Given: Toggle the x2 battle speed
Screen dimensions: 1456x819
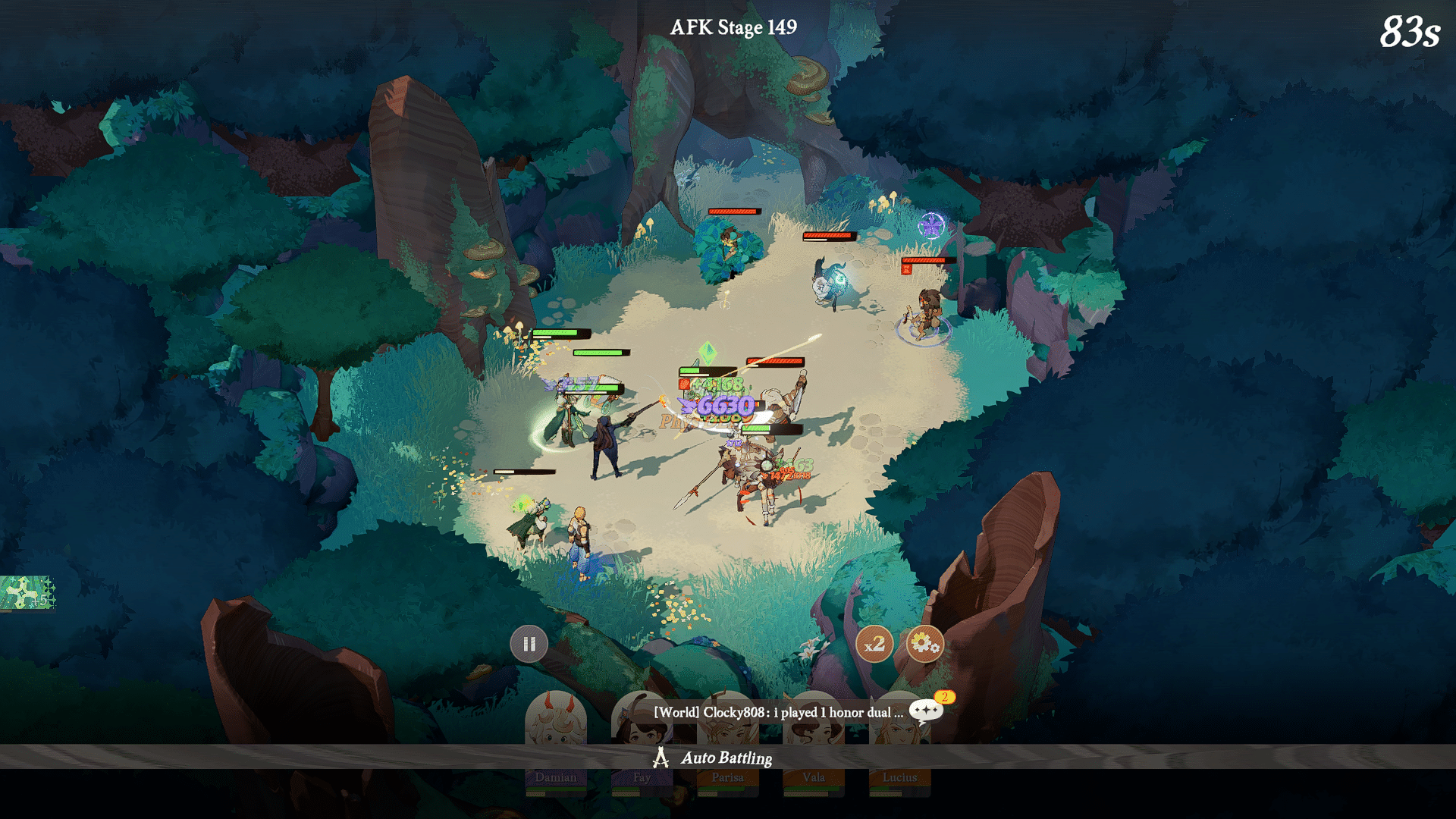Looking at the screenshot, I should tap(875, 644).
